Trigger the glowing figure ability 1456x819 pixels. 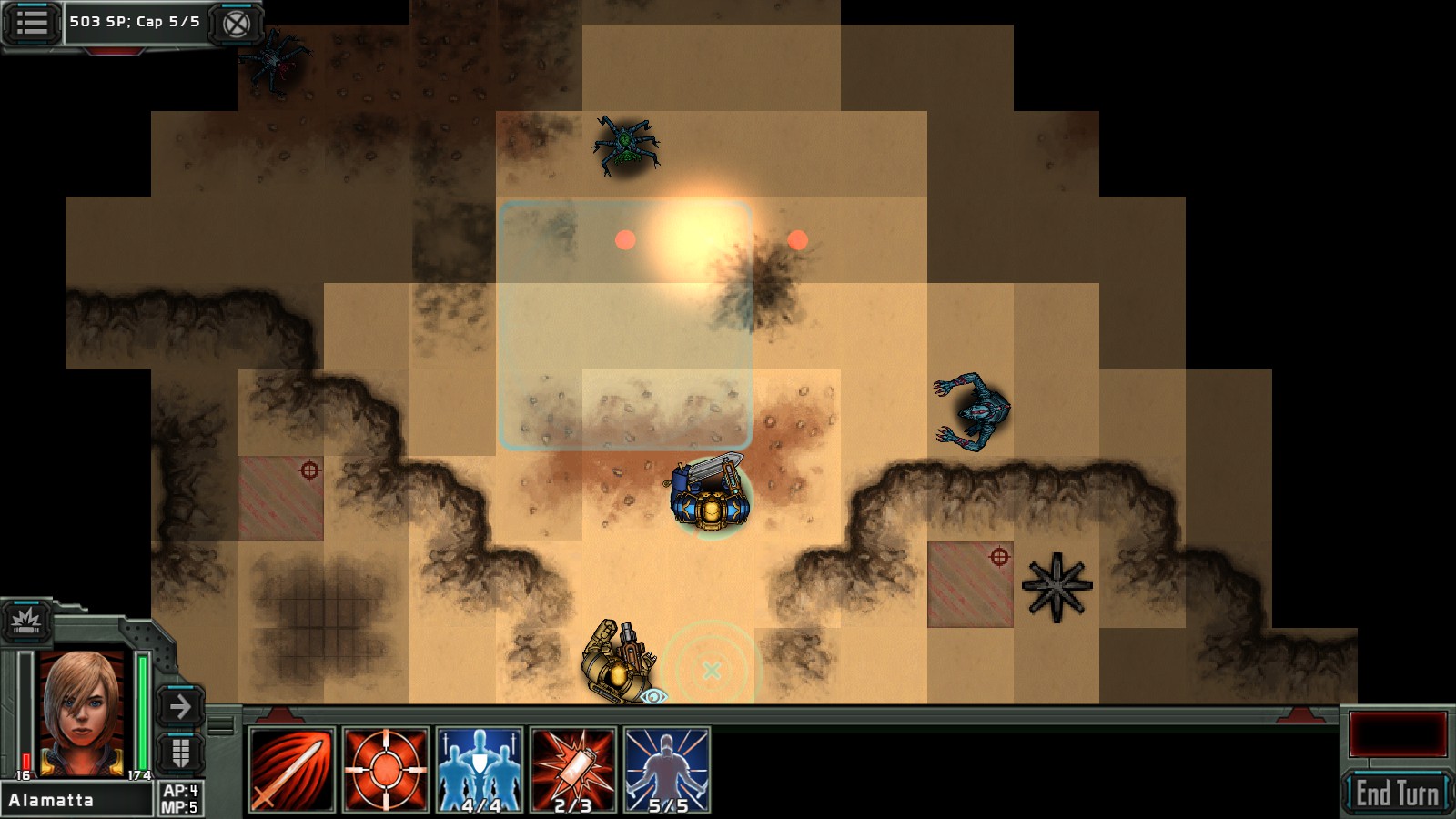(667, 770)
